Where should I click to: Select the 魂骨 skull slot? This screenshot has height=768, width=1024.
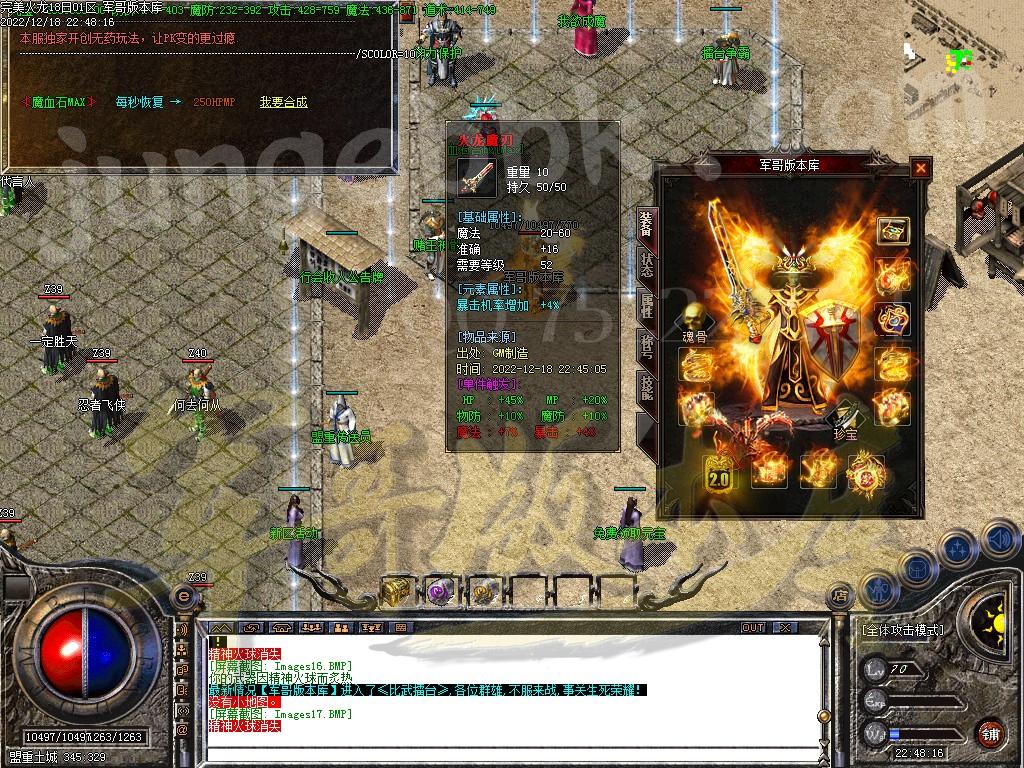click(694, 318)
